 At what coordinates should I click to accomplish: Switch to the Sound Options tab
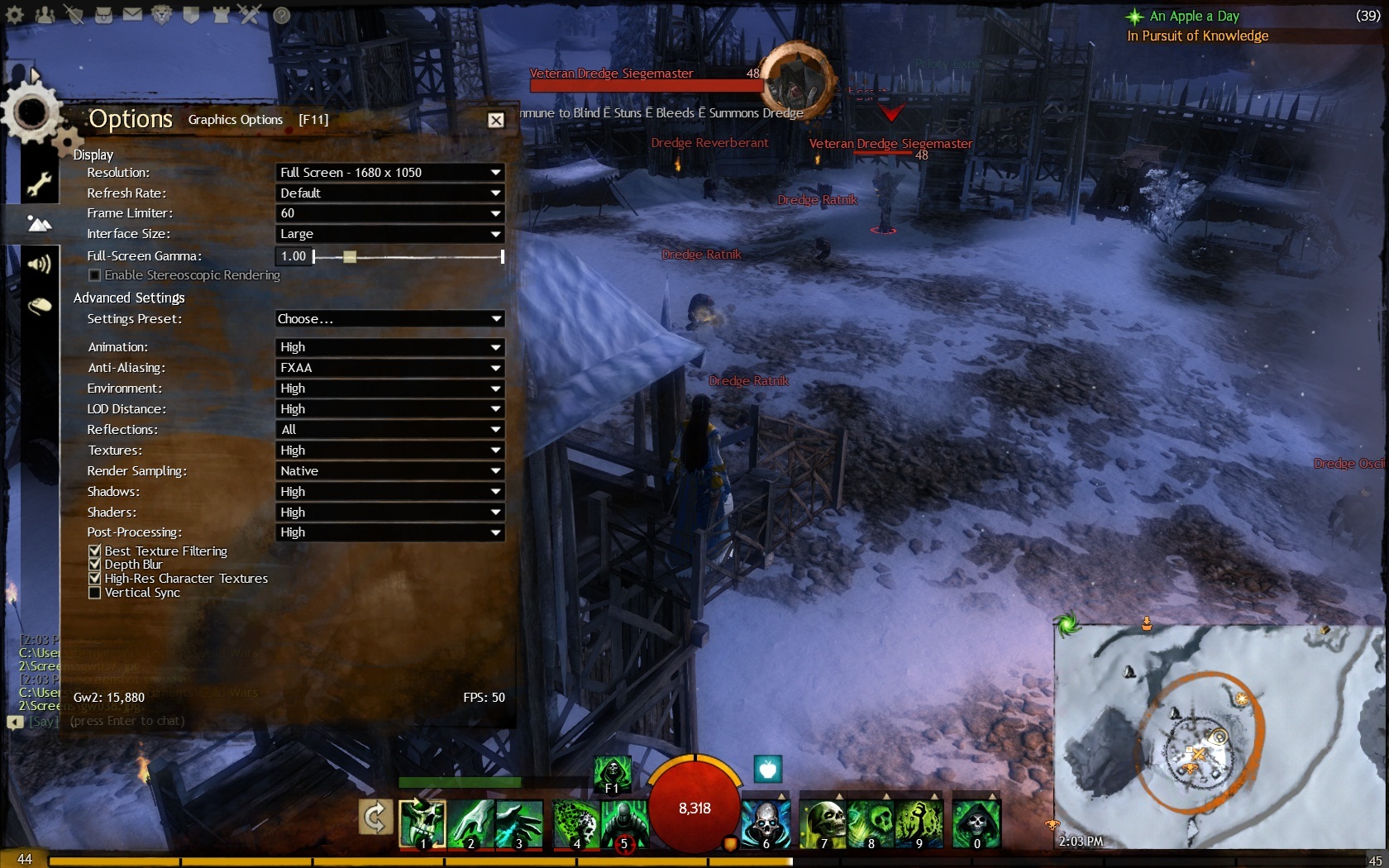click(x=39, y=265)
